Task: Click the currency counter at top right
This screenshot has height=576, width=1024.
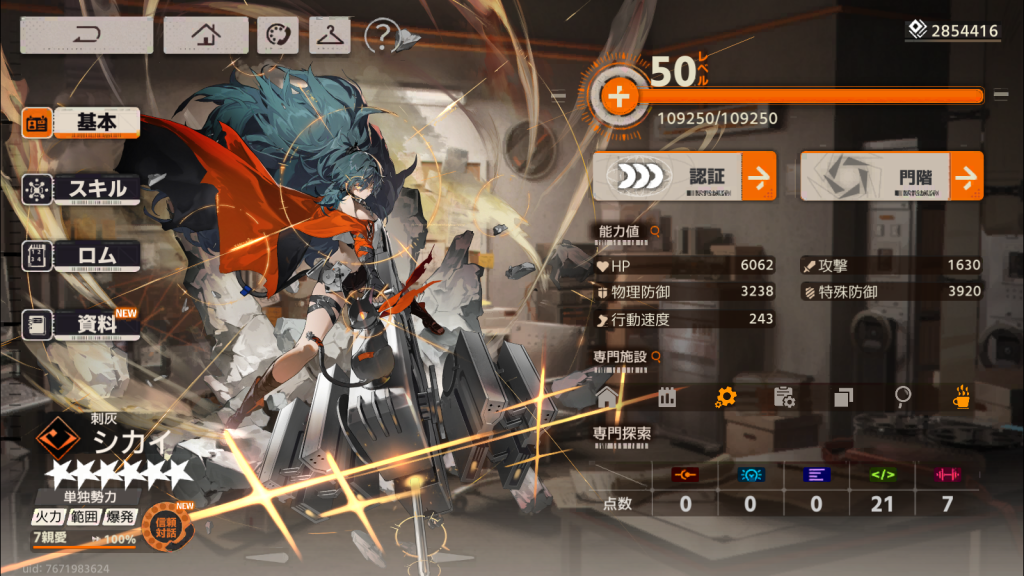Action: coord(953,31)
